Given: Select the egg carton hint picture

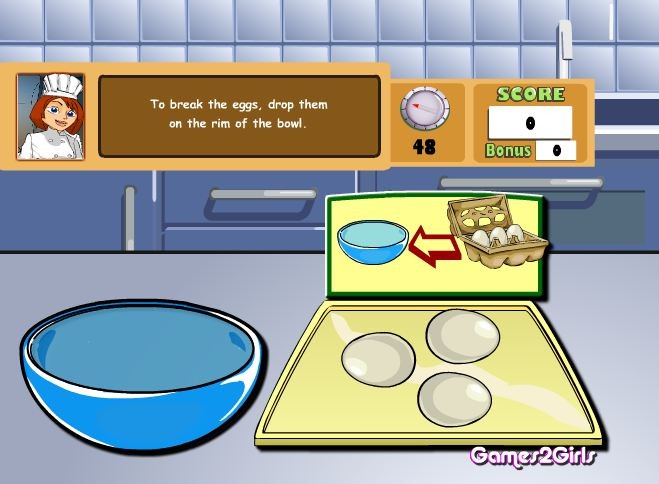Looking at the screenshot, I should pyautogui.click(x=497, y=233).
